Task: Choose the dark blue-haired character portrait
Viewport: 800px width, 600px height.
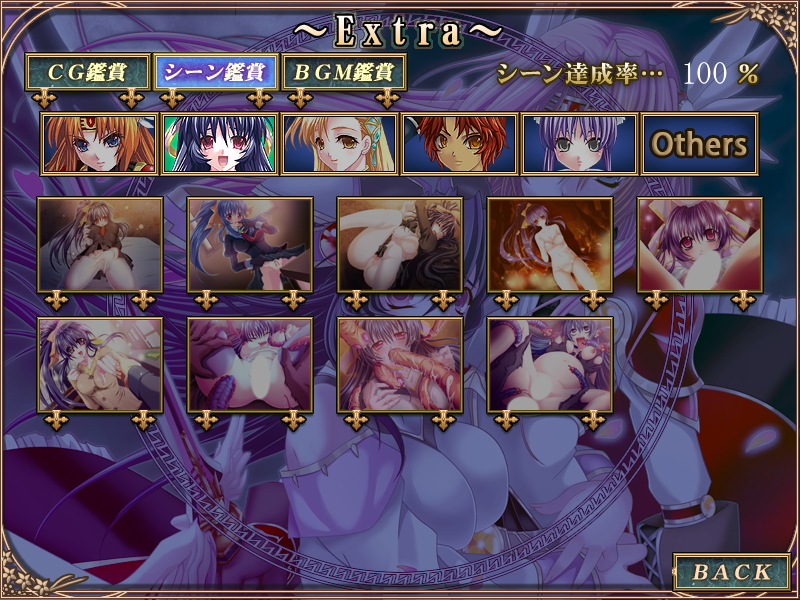Action: click(x=219, y=144)
